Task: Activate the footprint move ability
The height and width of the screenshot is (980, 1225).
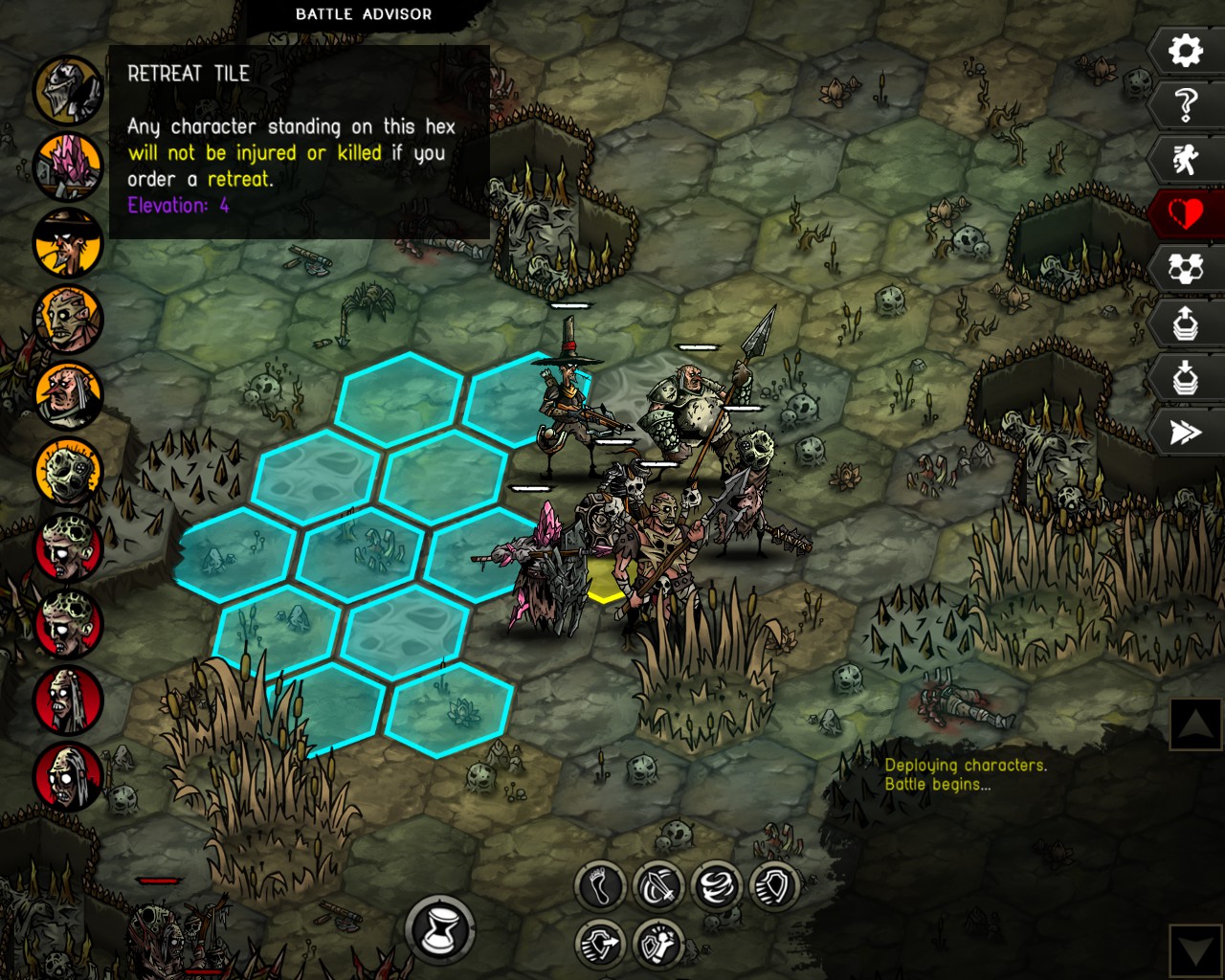Action: click(x=601, y=886)
